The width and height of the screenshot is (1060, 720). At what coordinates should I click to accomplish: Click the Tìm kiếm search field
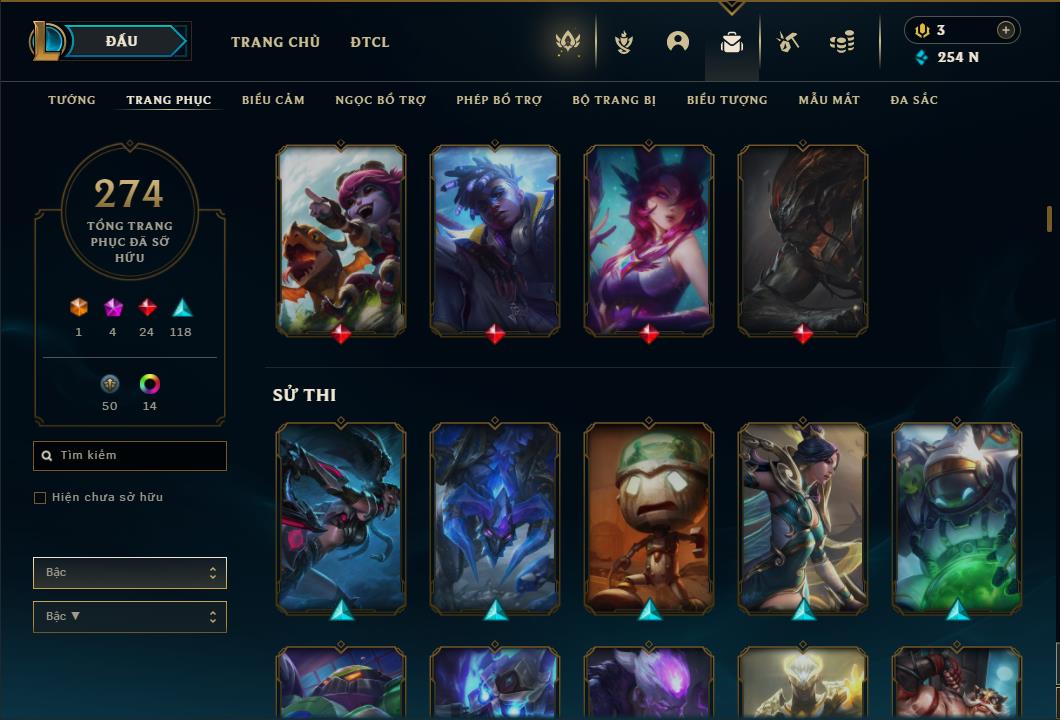coord(130,456)
